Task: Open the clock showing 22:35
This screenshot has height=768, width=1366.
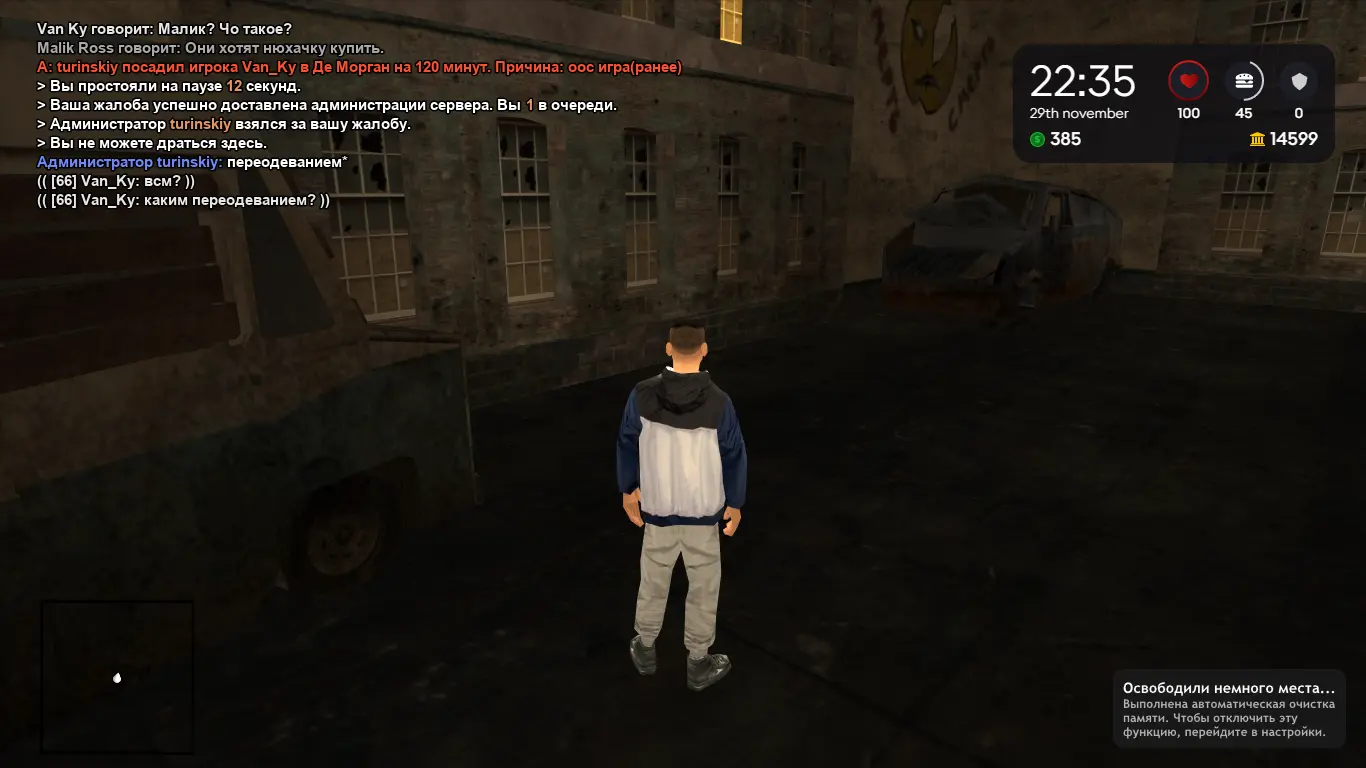Action: [x=1083, y=80]
